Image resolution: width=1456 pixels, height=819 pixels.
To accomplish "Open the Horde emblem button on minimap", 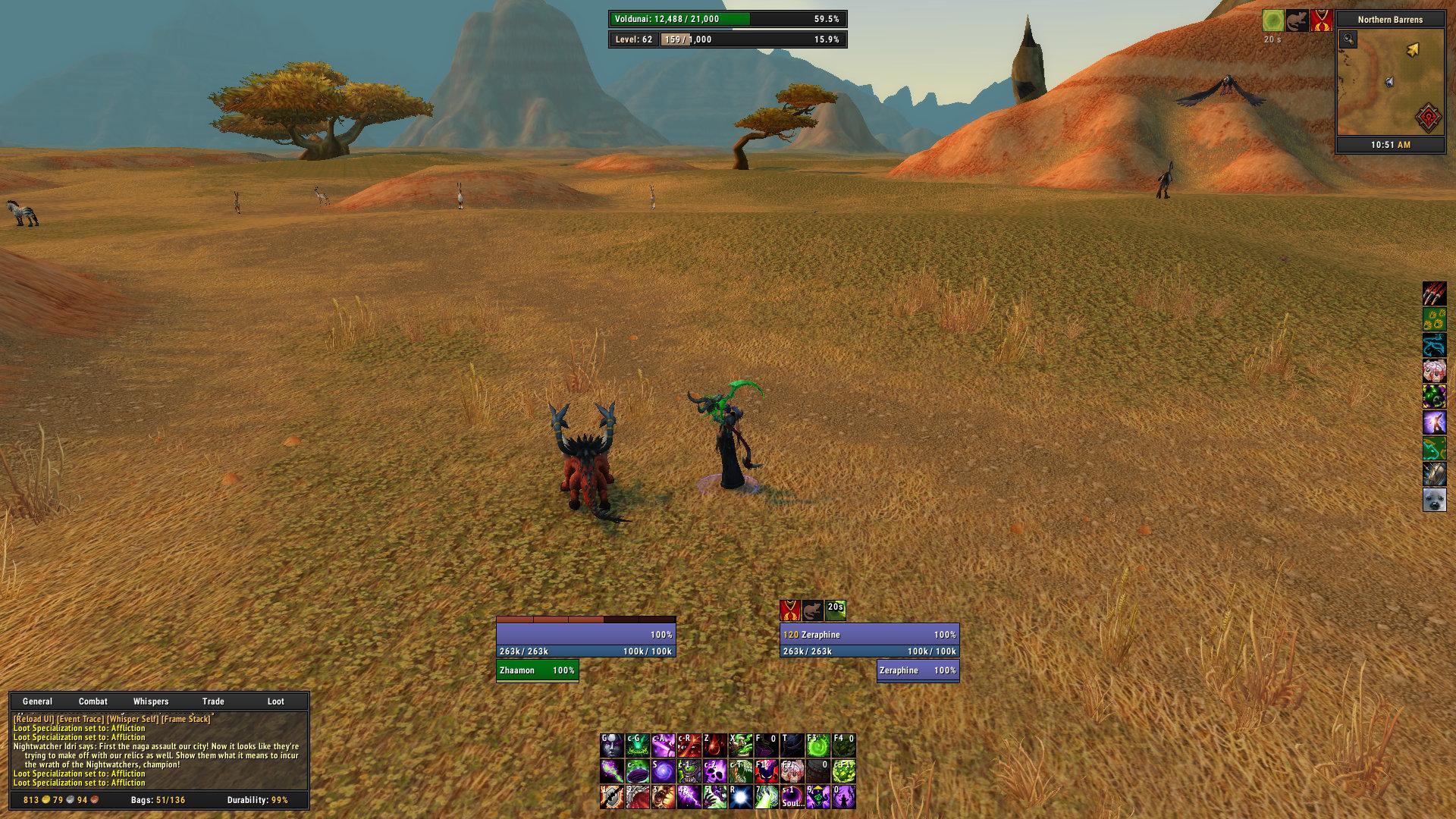I will pyautogui.click(x=1427, y=118).
